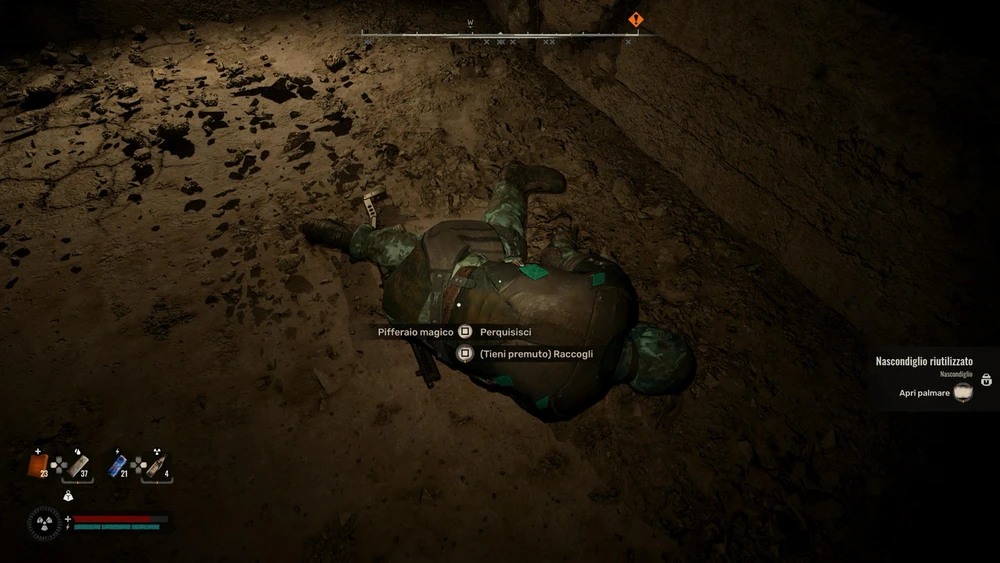Click the orange quest marker on the compass

point(635,19)
